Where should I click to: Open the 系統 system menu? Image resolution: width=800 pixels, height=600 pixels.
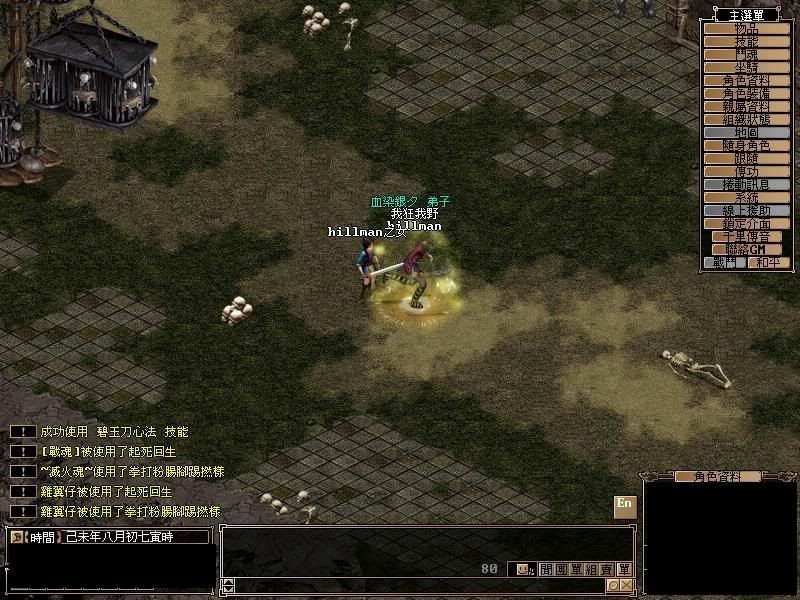pyautogui.click(x=746, y=198)
